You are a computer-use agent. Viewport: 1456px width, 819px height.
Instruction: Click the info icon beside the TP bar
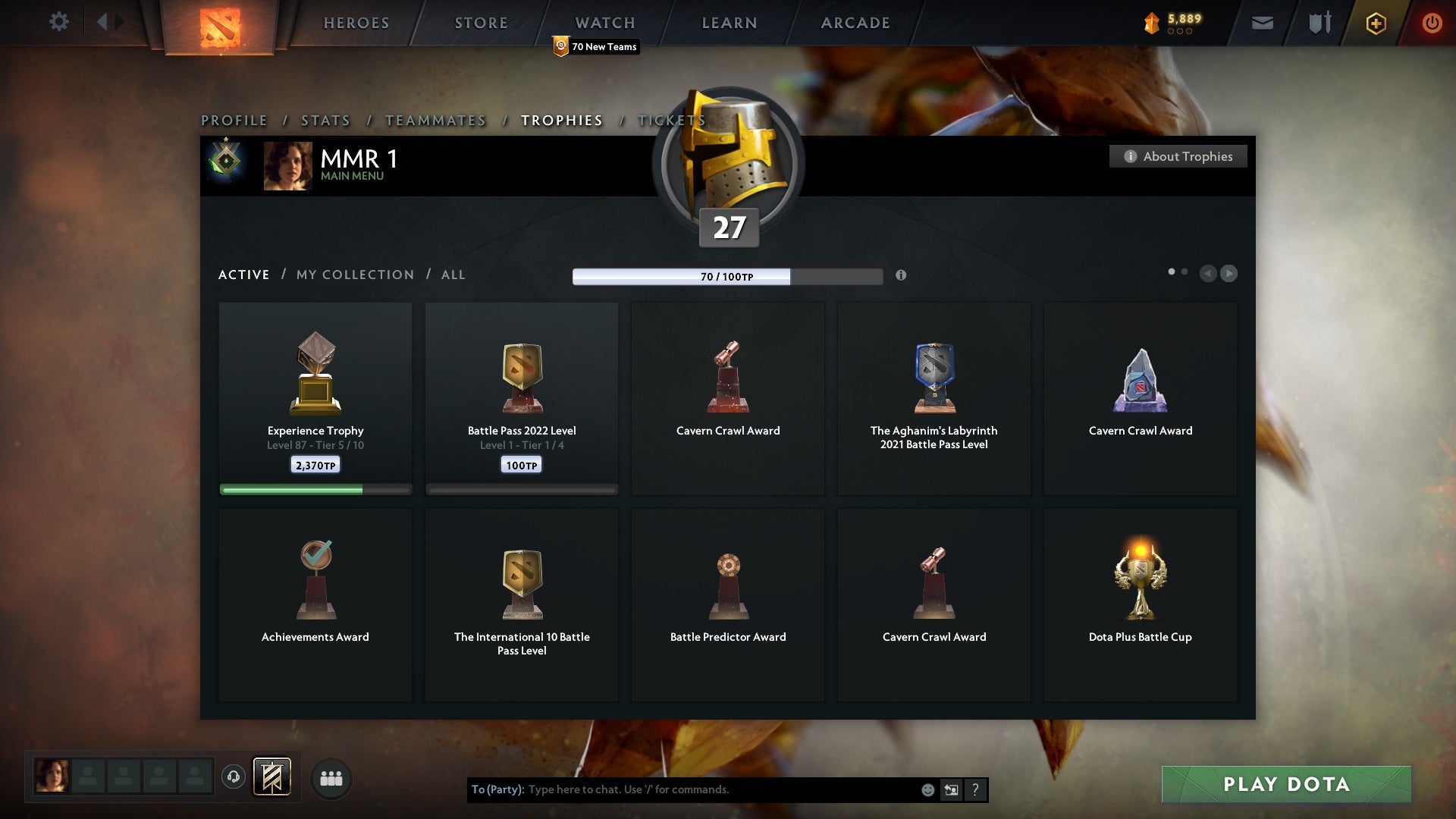[902, 276]
